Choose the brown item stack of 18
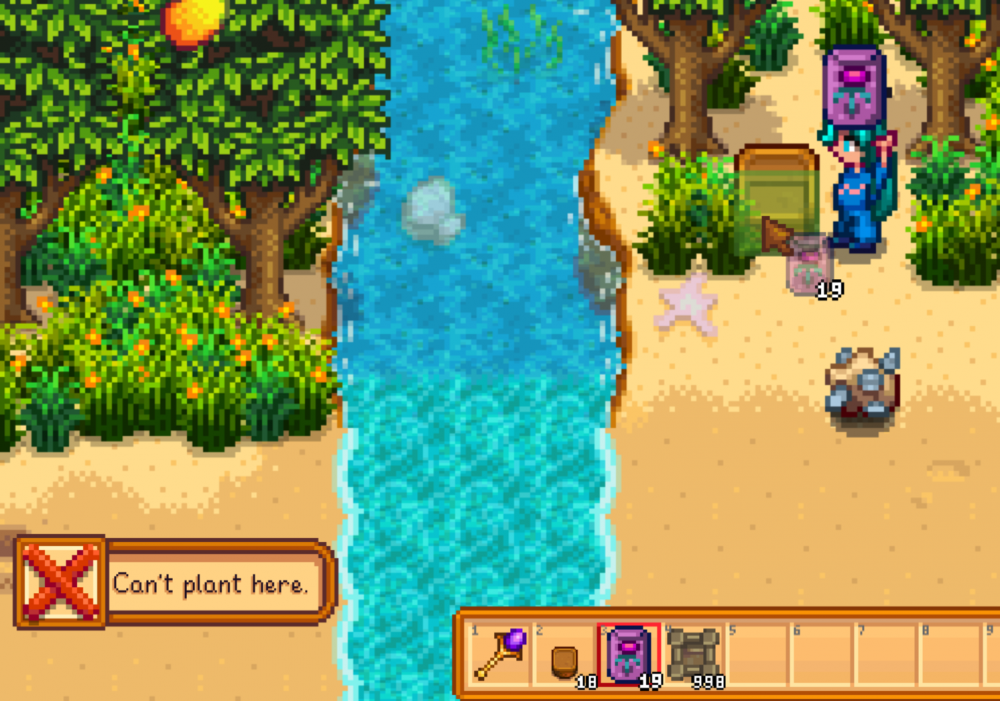The width and height of the screenshot is (1000, 701). point(564,657)
